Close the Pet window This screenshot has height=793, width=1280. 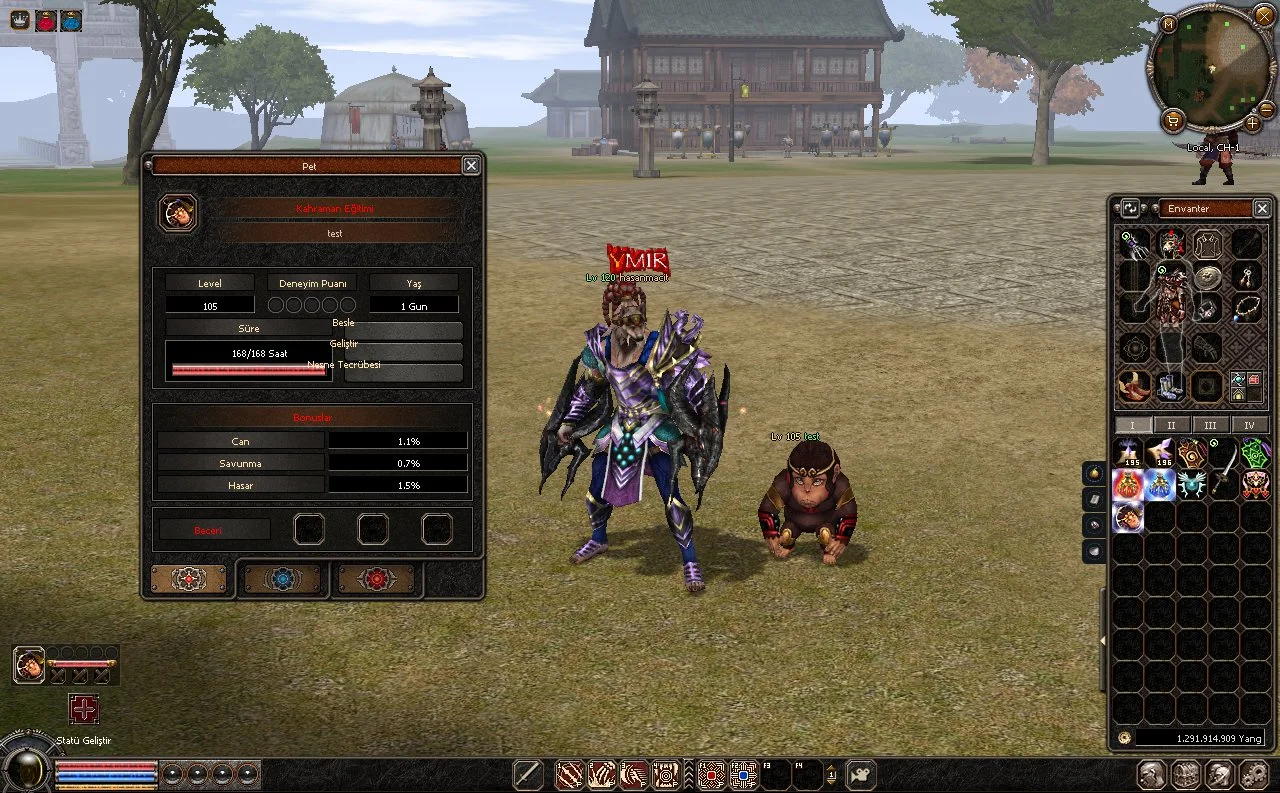click(x=471, y=166)
